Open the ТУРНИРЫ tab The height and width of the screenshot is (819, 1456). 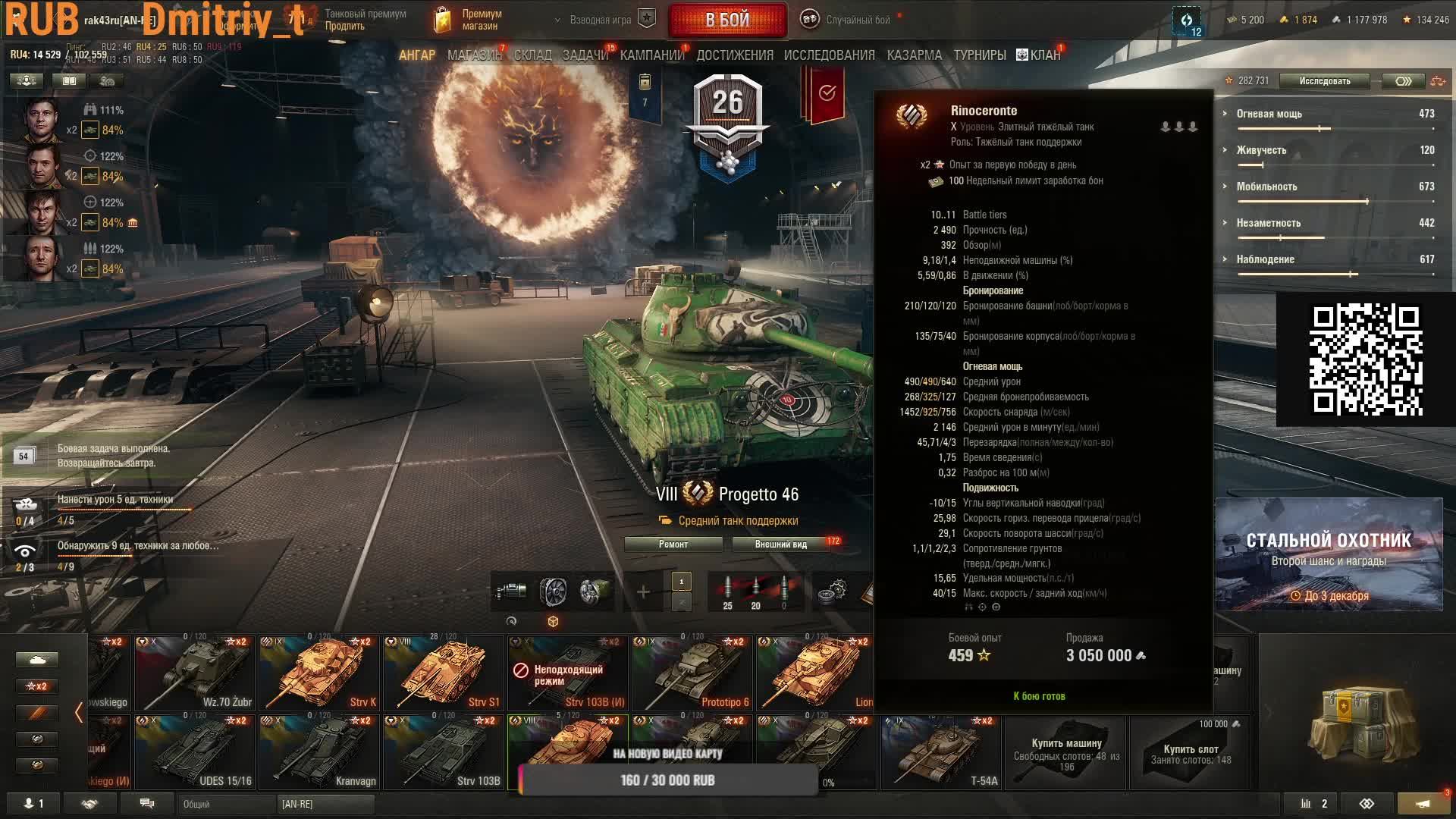coord(979,55)
